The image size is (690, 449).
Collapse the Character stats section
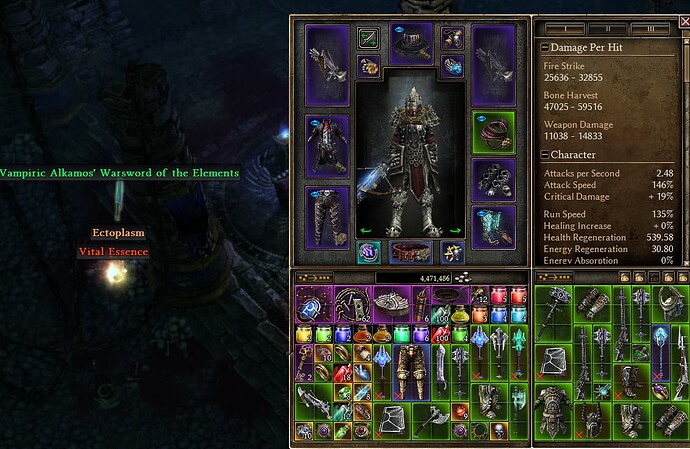pyautogui.click(x=545, y=155)
